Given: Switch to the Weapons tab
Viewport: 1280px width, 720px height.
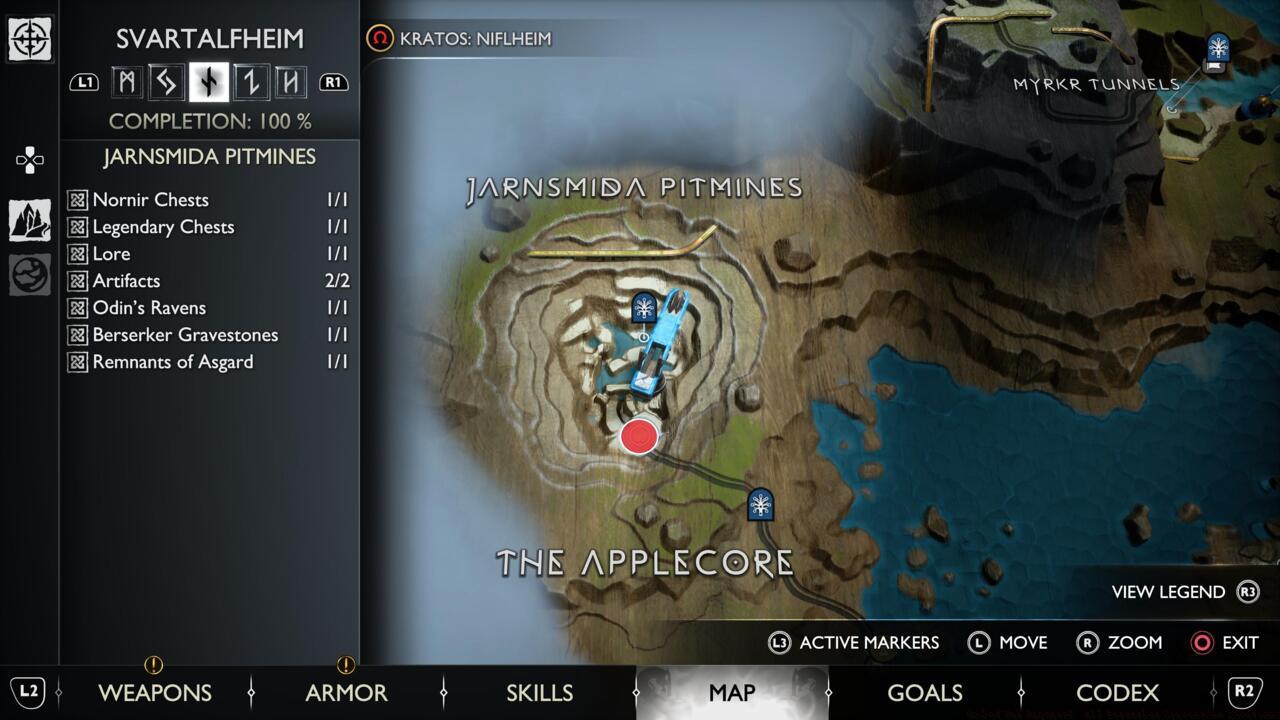Looking at the screenshot, I should (154, 692).
